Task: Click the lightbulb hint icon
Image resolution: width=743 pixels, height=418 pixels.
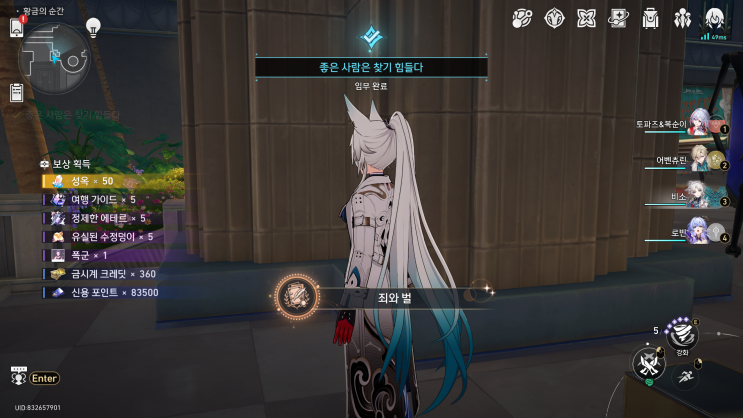Action: pyautogui.click(x=94, y=27)
